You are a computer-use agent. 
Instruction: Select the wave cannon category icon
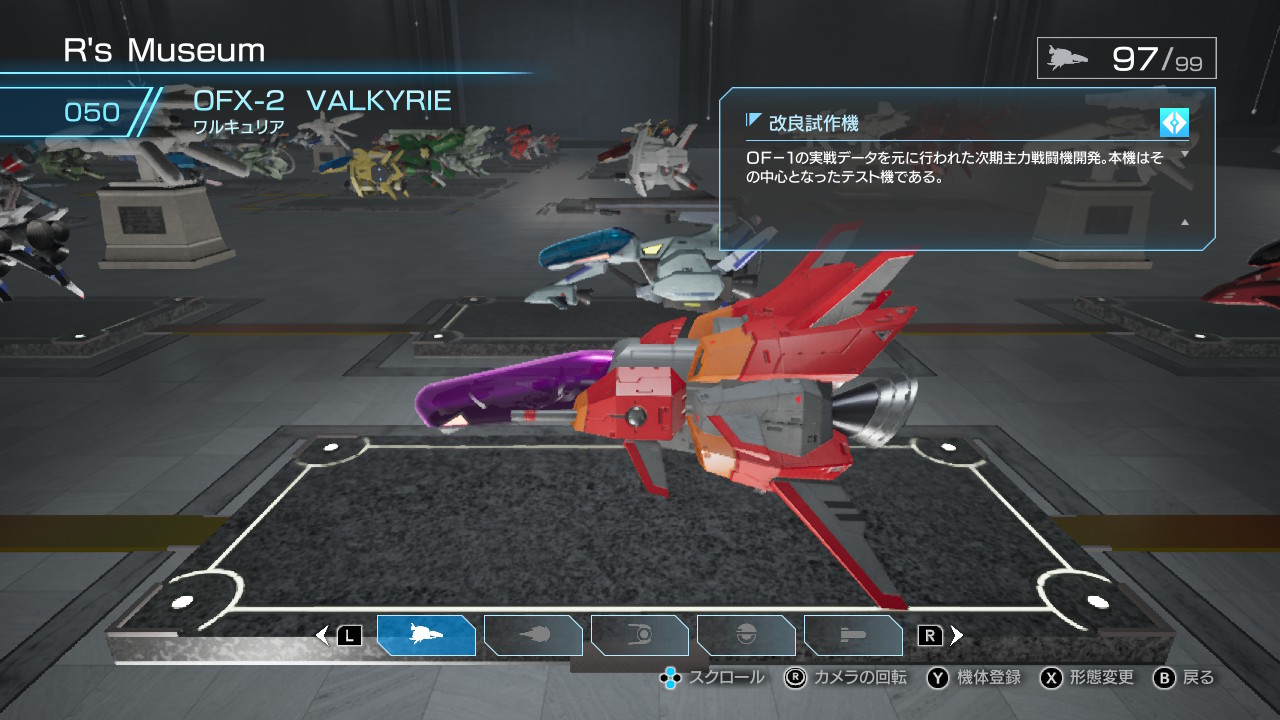click(853, 633)
